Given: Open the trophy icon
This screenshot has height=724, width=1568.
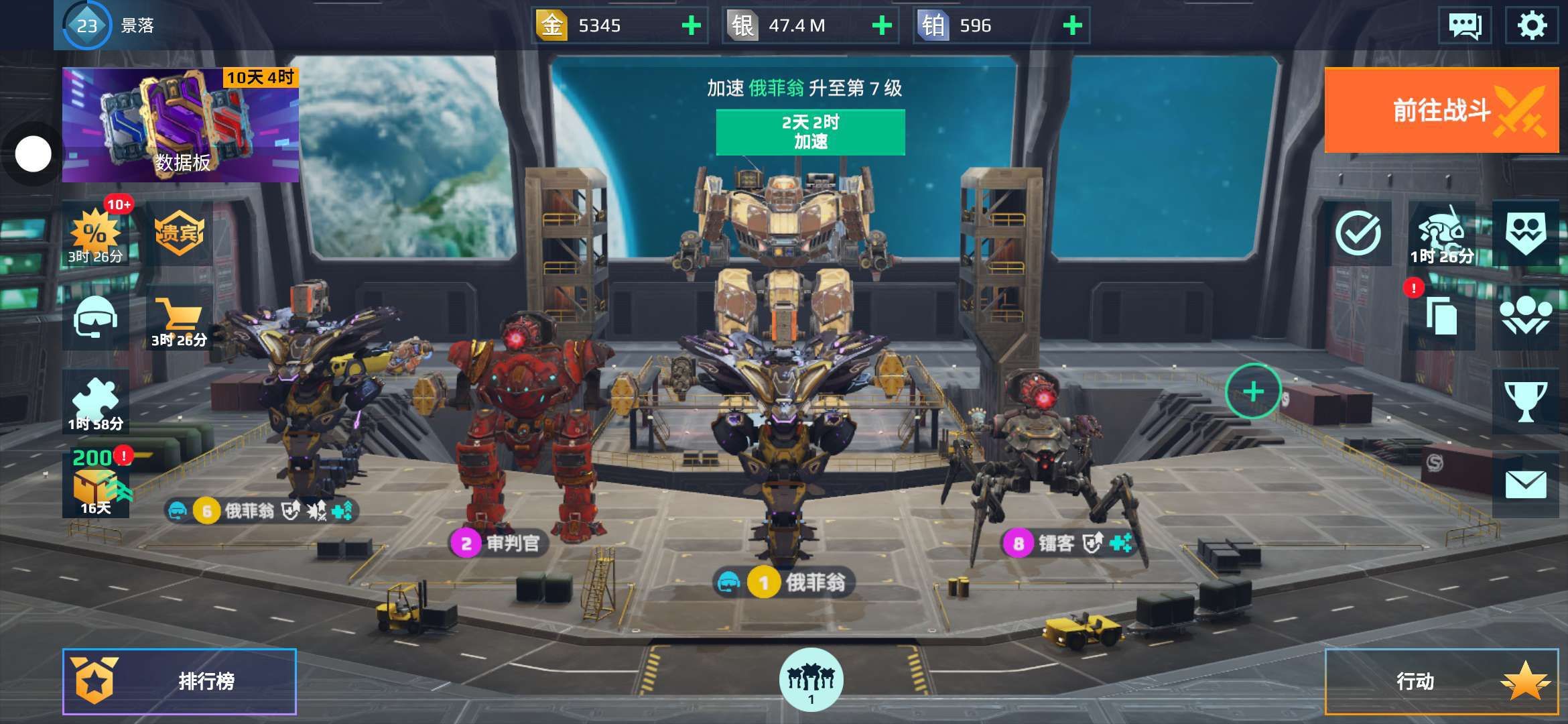Looking at the screenshot, I should click(1525, 401).
